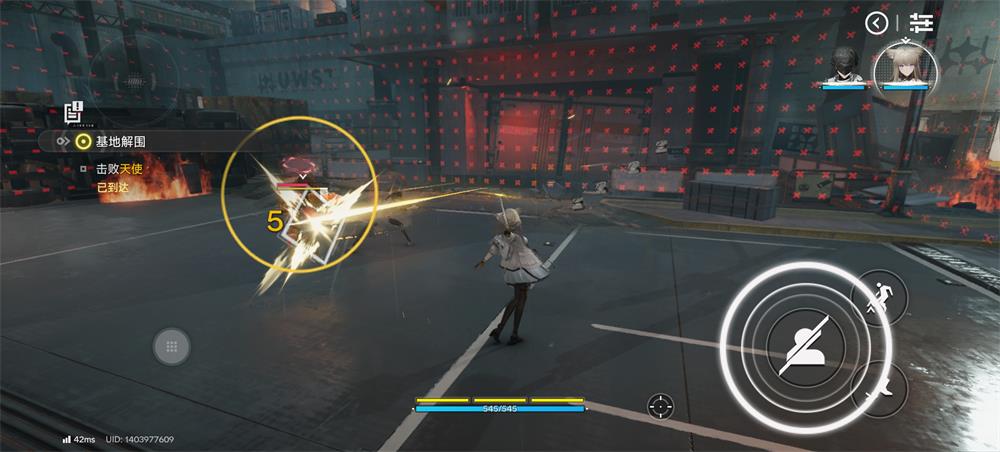Select the cat-eared character portrait

click(x=904, y=68)
